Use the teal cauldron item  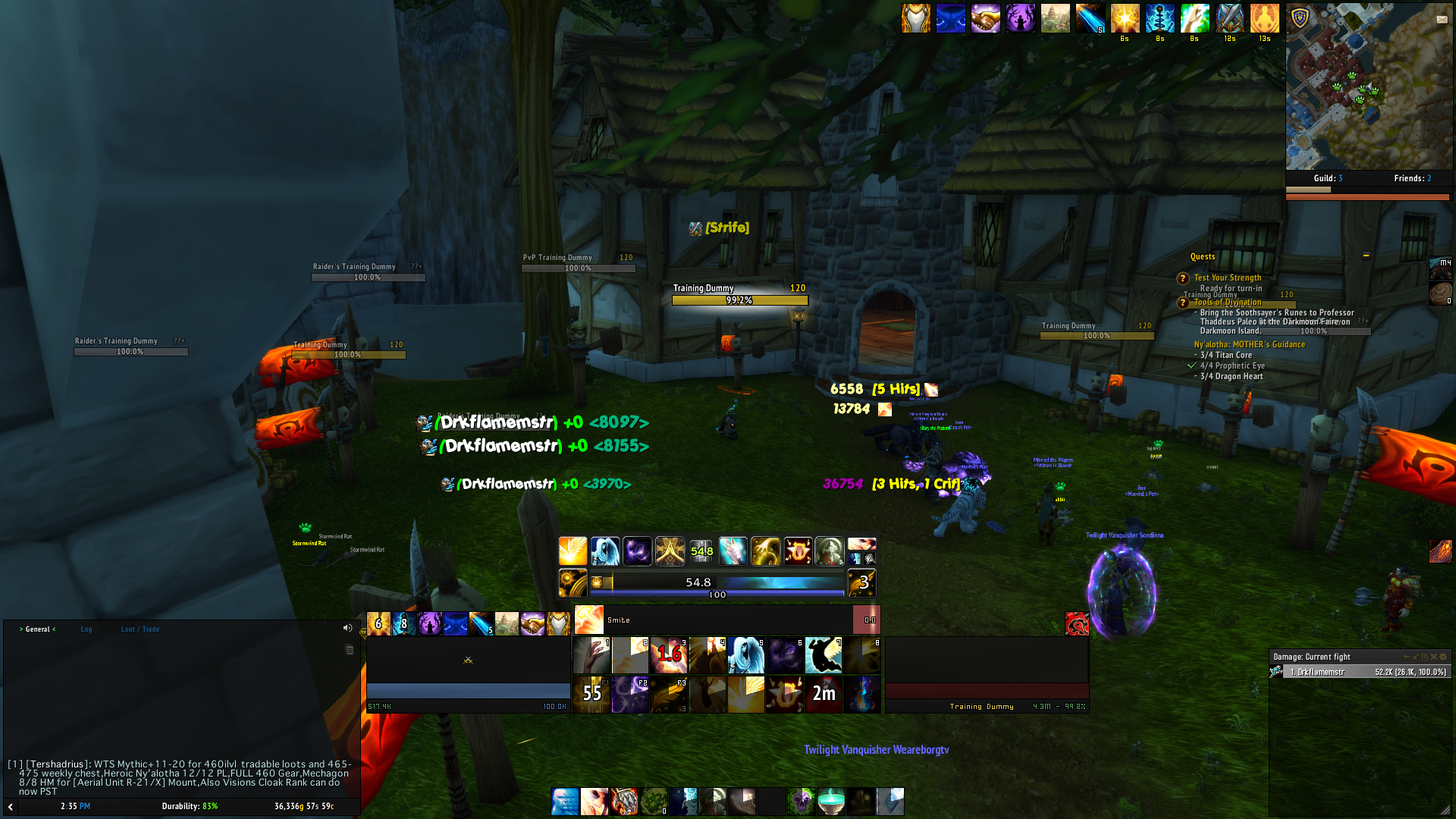[x=831, y=801]
